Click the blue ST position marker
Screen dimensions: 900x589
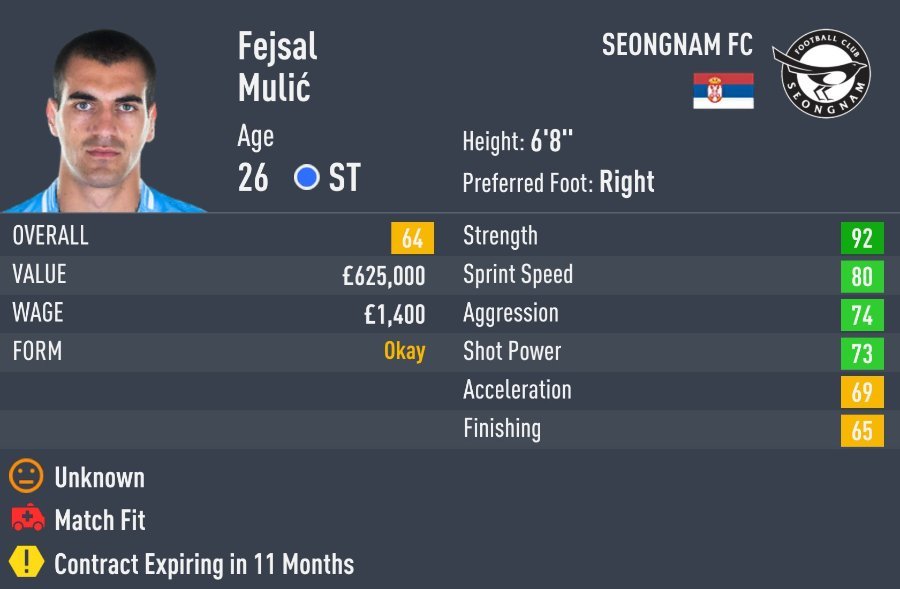(x=307, y=178)
